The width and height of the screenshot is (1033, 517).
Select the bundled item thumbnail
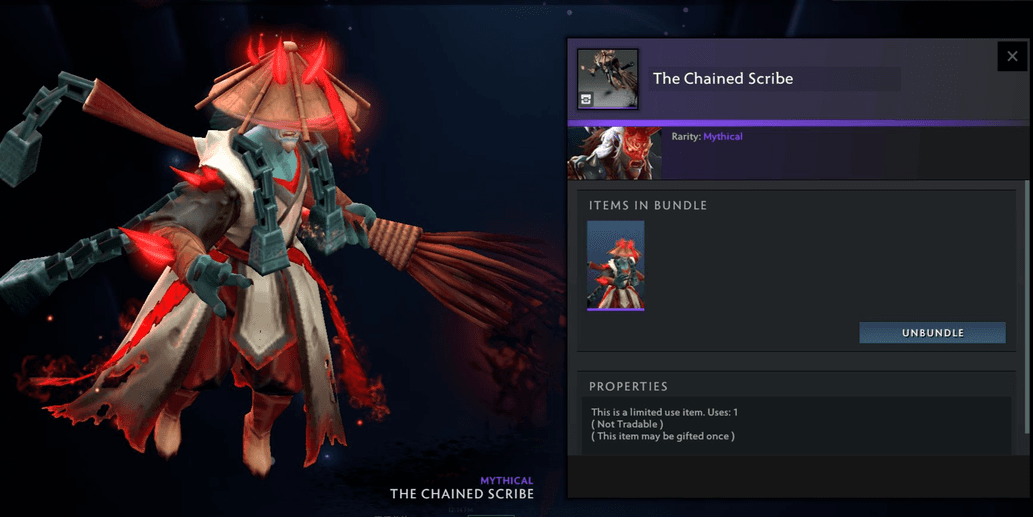(x=616, y=265)
